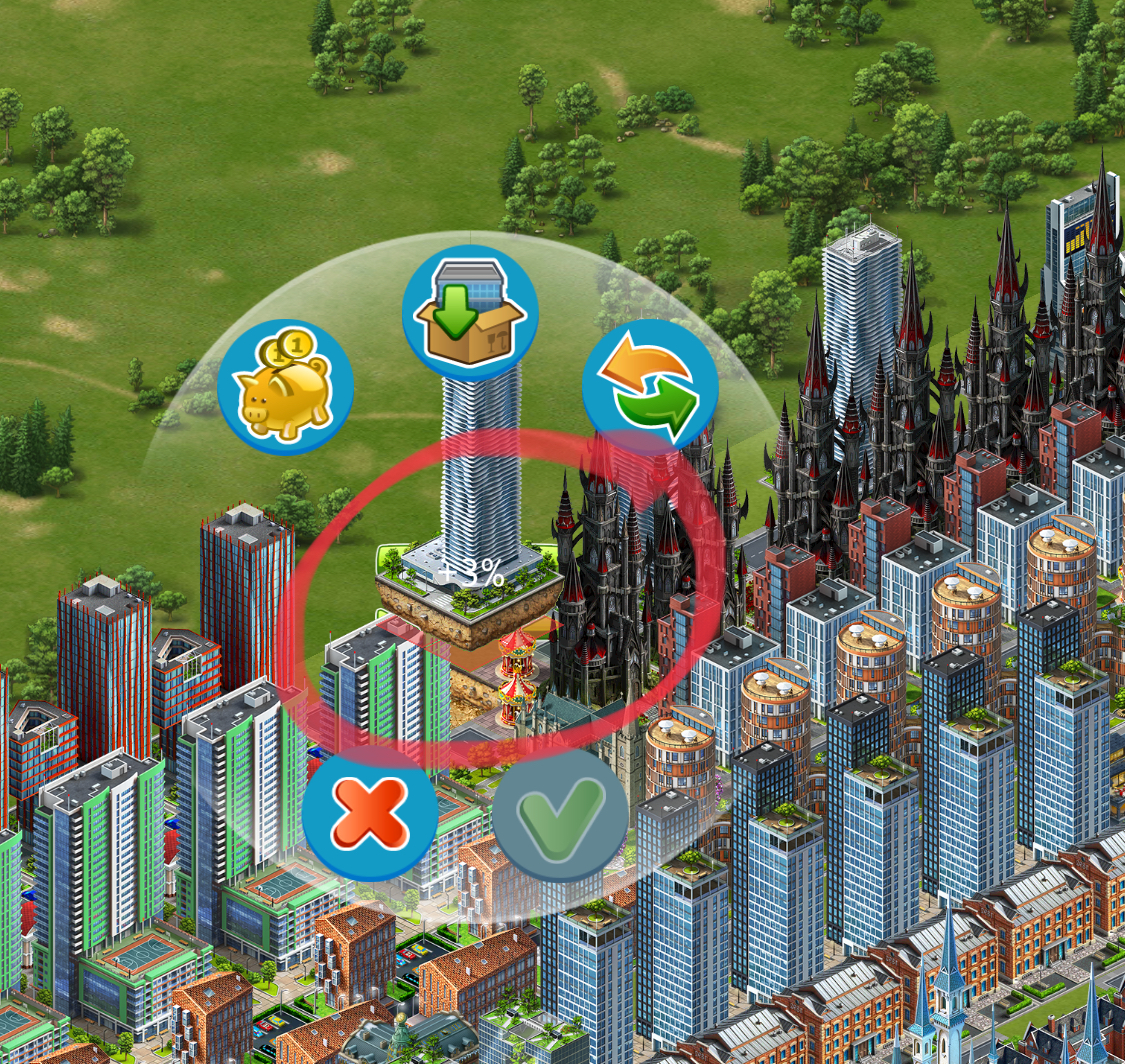Viewport: 1125px width, 1064px height.
Task: Rotate the building with the arrows icon
Action: (x=650, y=387)
